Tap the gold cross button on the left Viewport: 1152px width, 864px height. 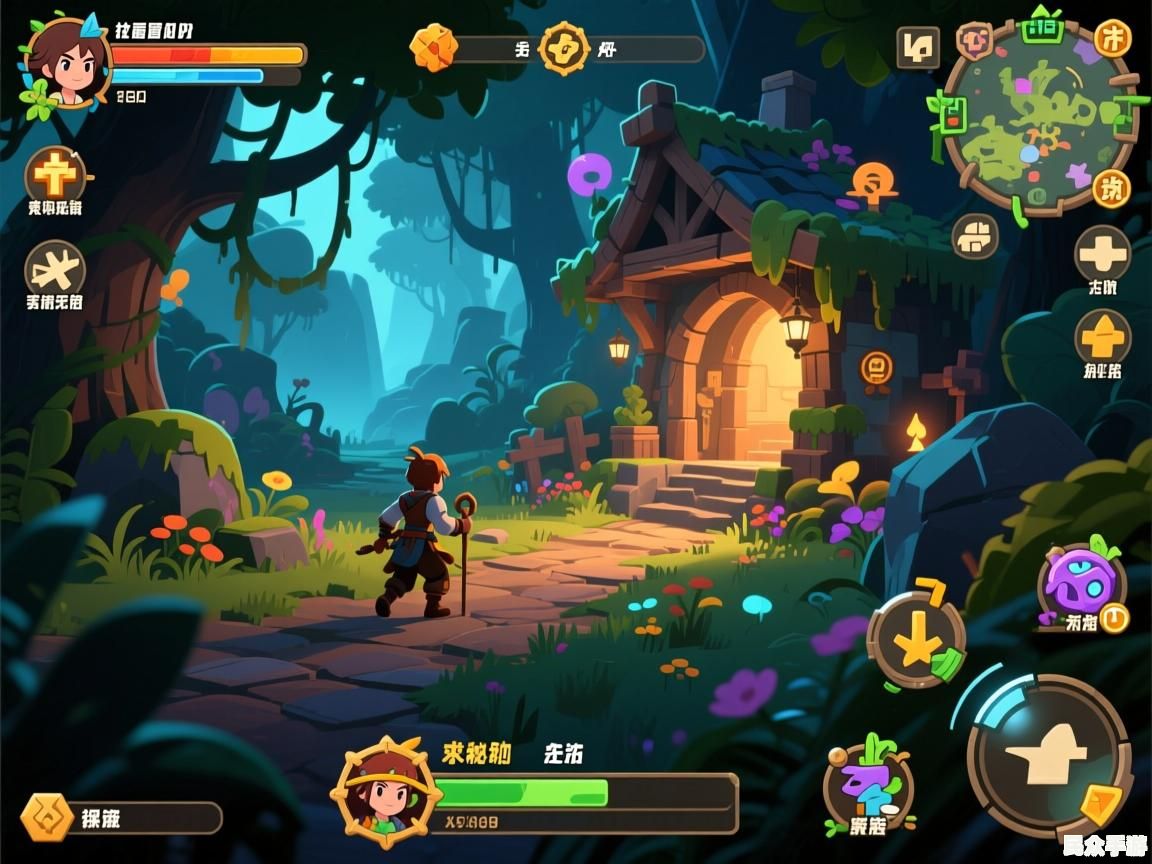click(x=55, y=177)
